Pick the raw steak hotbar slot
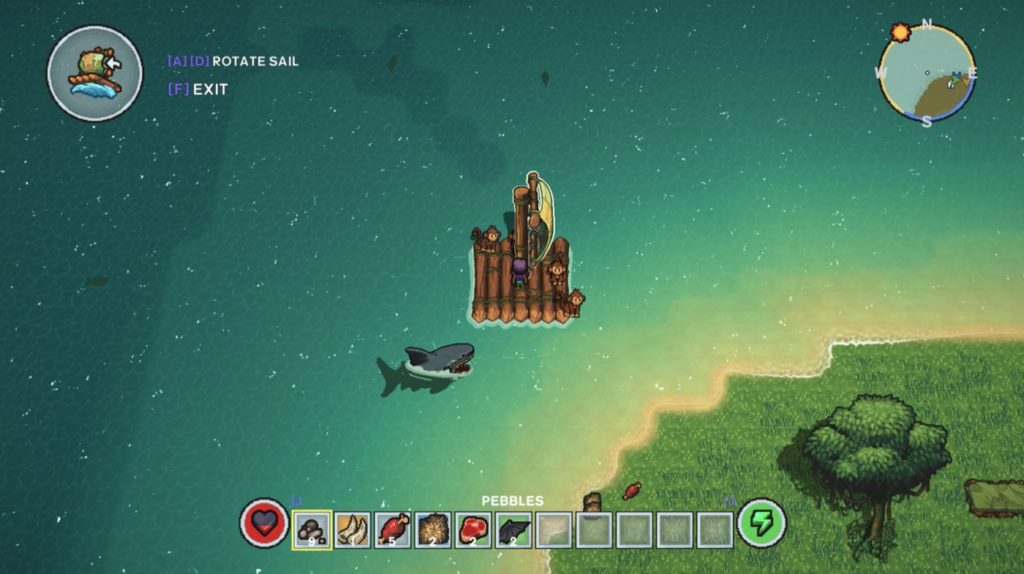This screenshot has width=1024, height=574. (473, 529)
